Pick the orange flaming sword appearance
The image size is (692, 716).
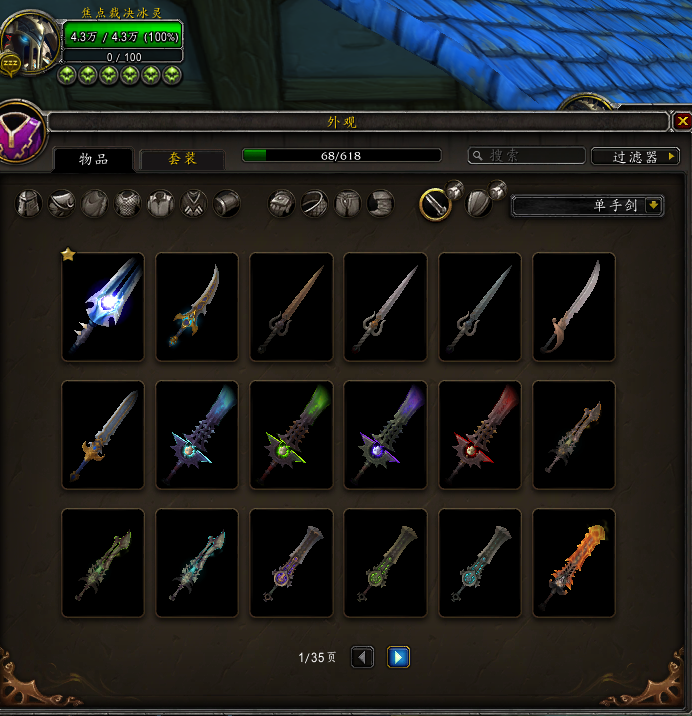[x=573, y=563]
